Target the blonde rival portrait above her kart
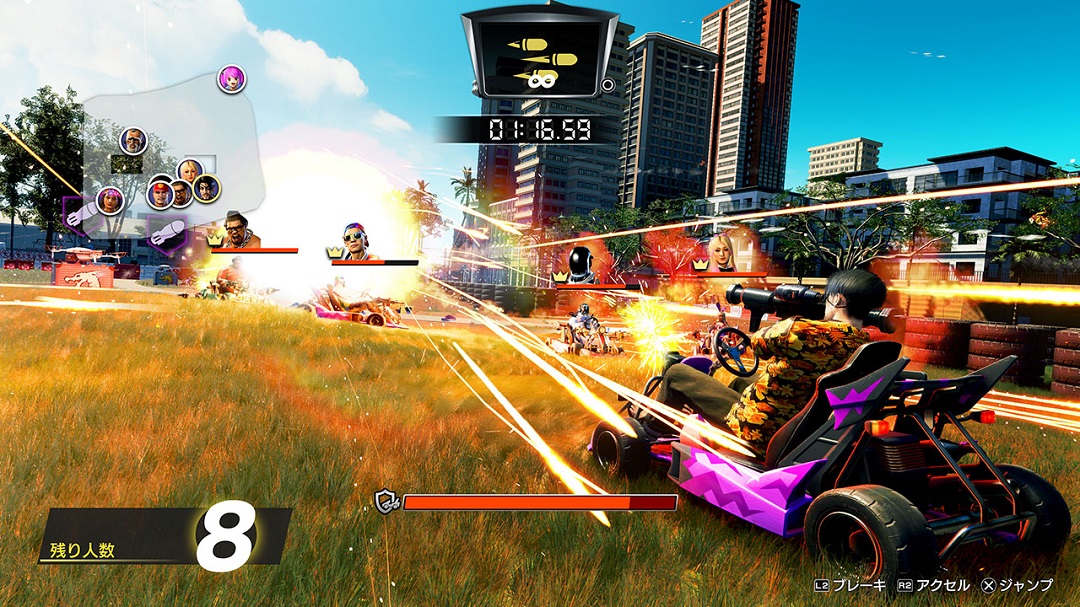The image size is (1080, 607). point(722,252)
